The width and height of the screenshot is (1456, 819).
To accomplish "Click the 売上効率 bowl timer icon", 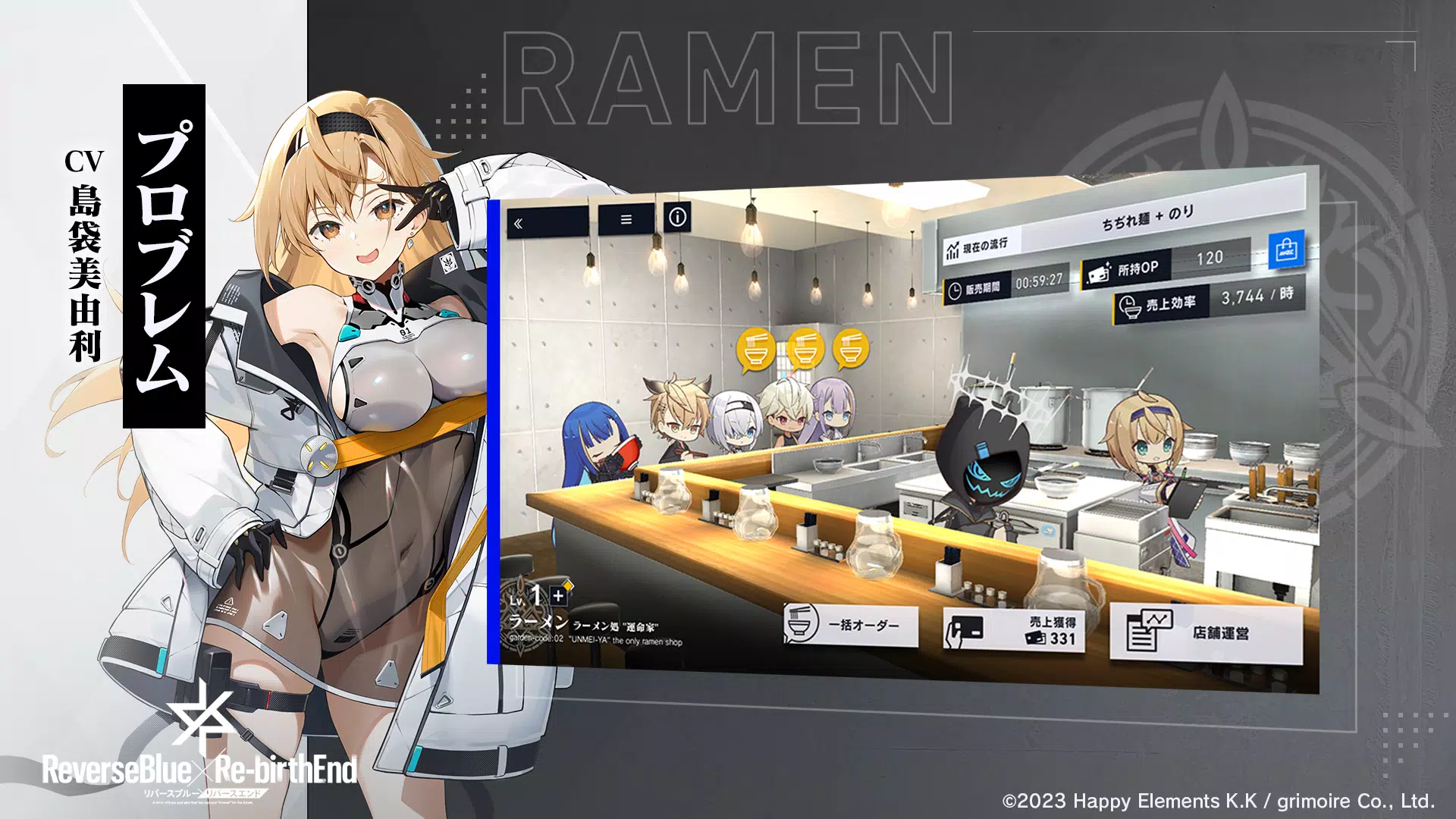I will (x=1128, y=305).
